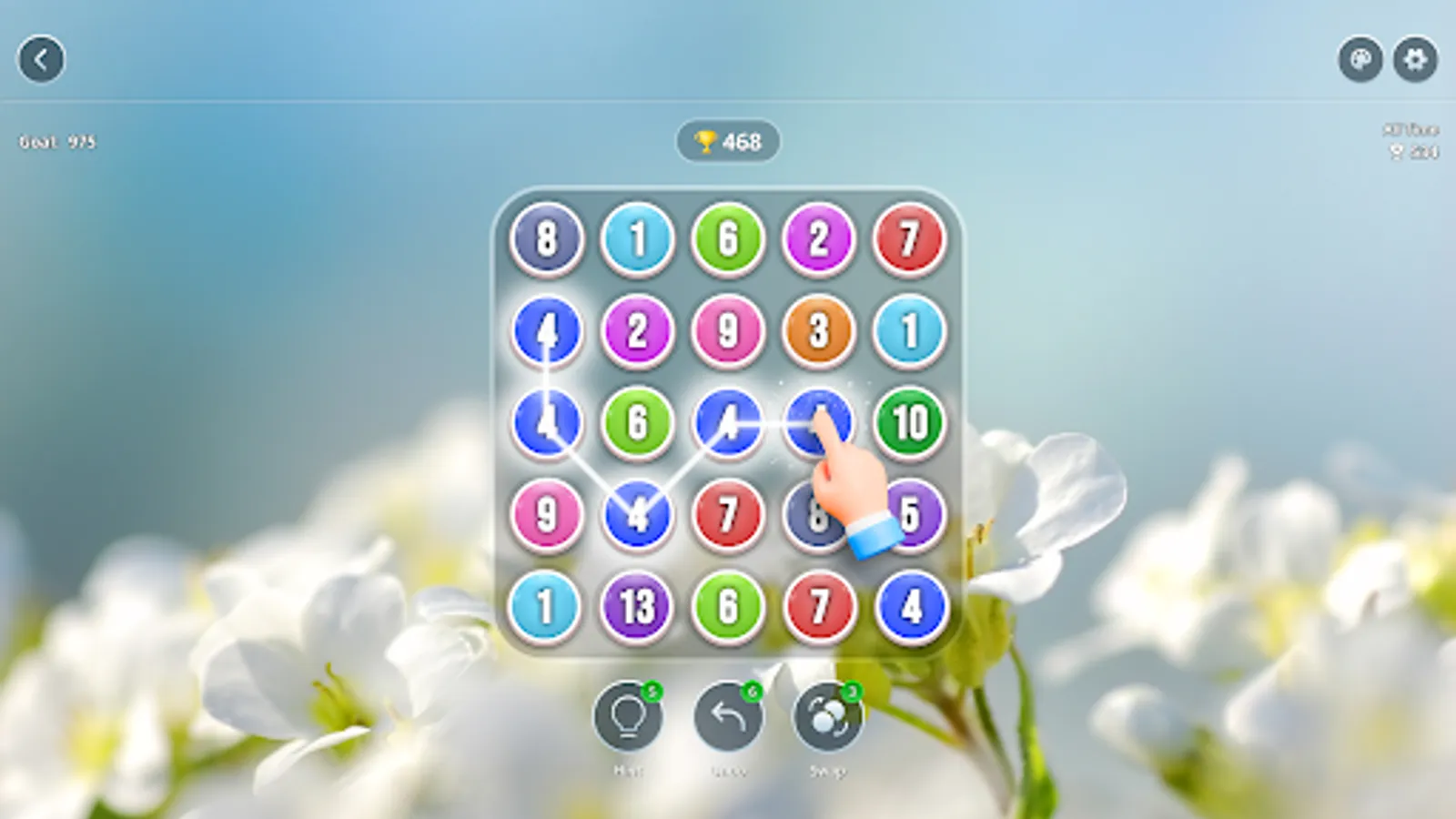Use the Swap shuffle icon
The height and width of the screenshot is (819, 1456).
point(827,717)
